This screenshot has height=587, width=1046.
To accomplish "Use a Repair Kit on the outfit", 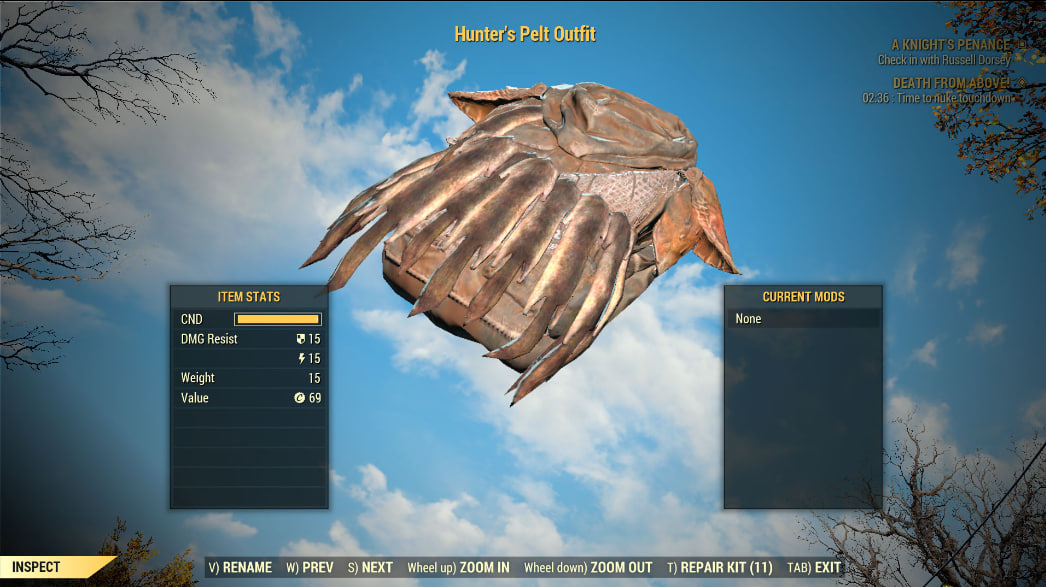I will point(720,567).
